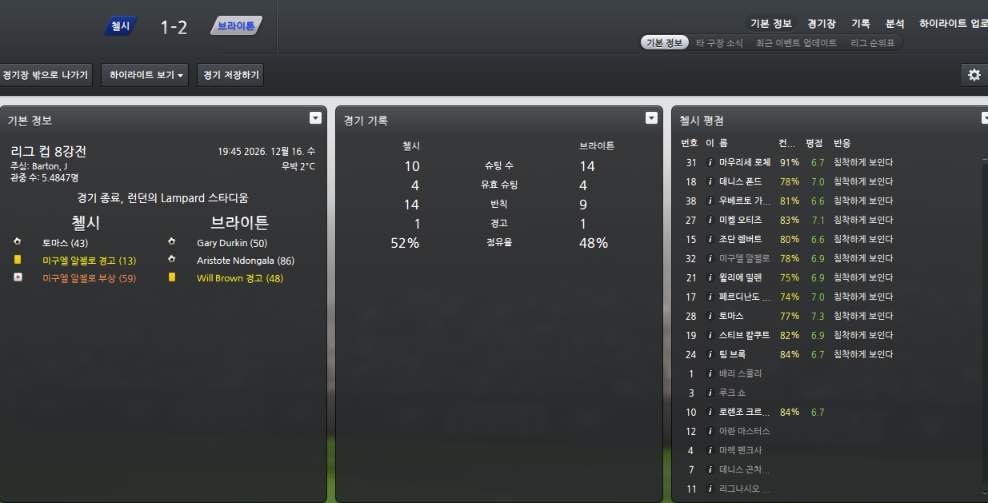
Task: View the 리그 순위표 sub-tab
Action: tap(872, 43)
